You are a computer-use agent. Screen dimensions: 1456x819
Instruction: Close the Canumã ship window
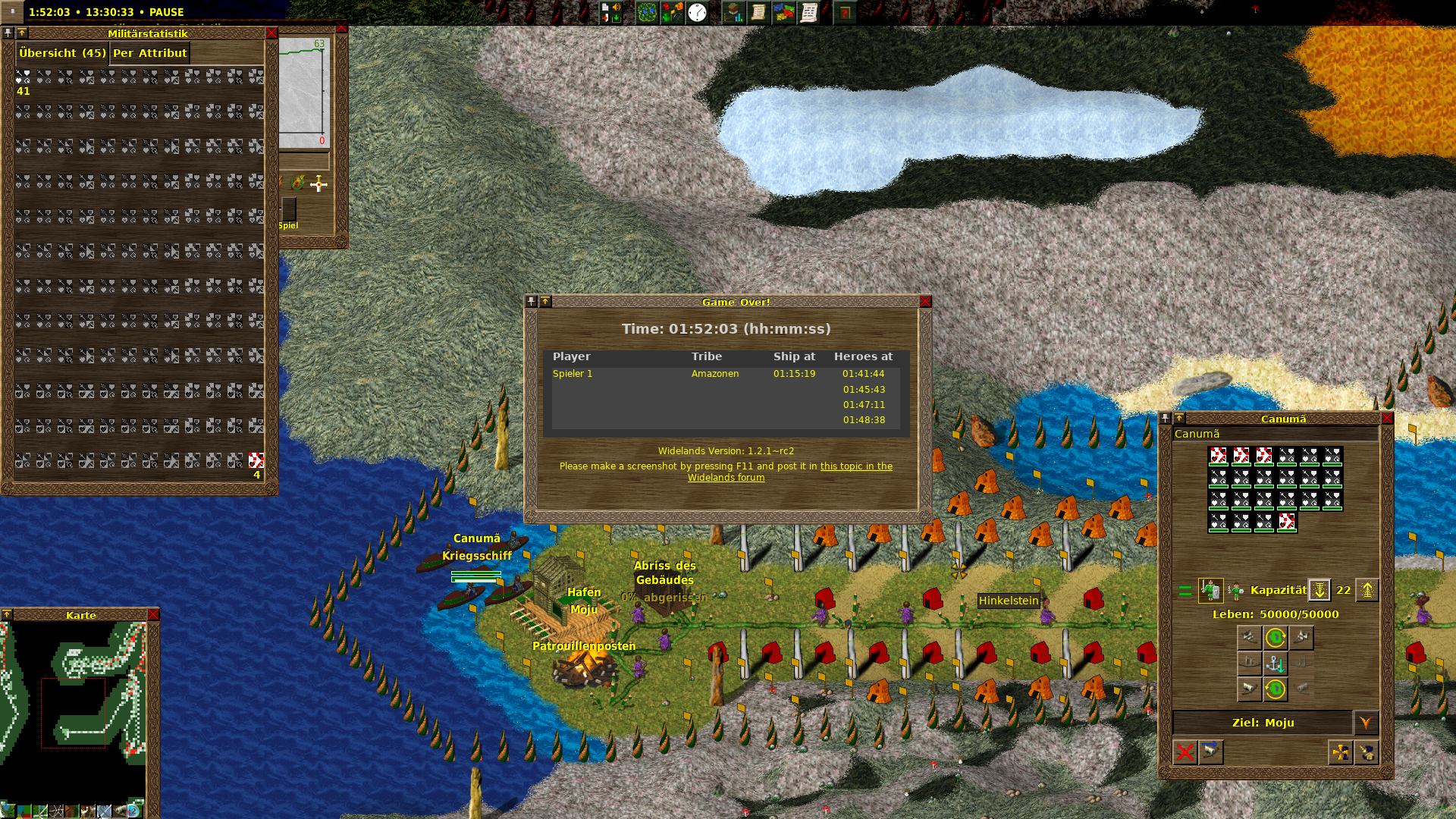pyautogui.click(x=1387, y=419)
